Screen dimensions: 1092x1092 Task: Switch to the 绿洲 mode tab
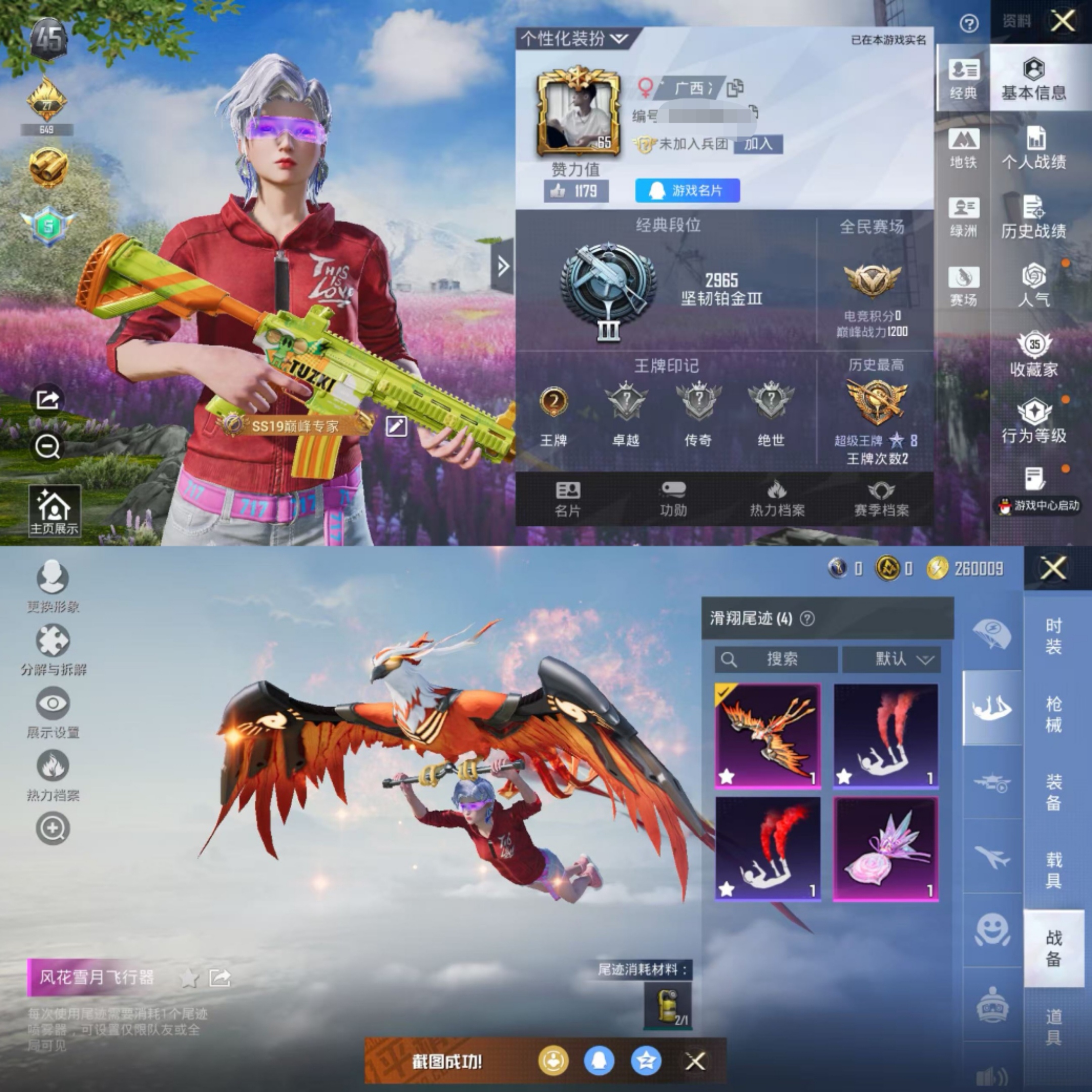963,217
